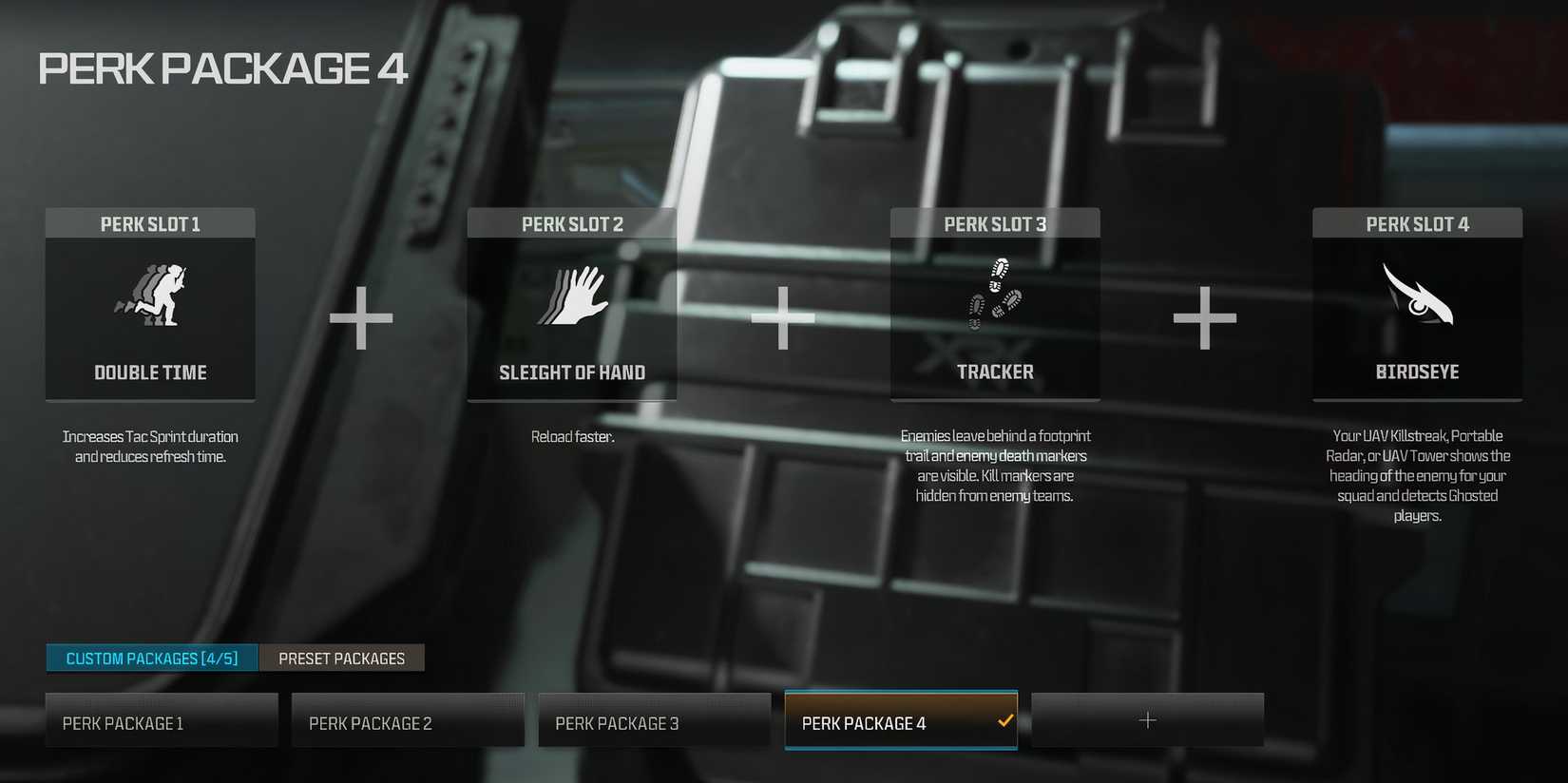Click the plus between Slot 1 and Slot 2

click(x=361, y=320)
